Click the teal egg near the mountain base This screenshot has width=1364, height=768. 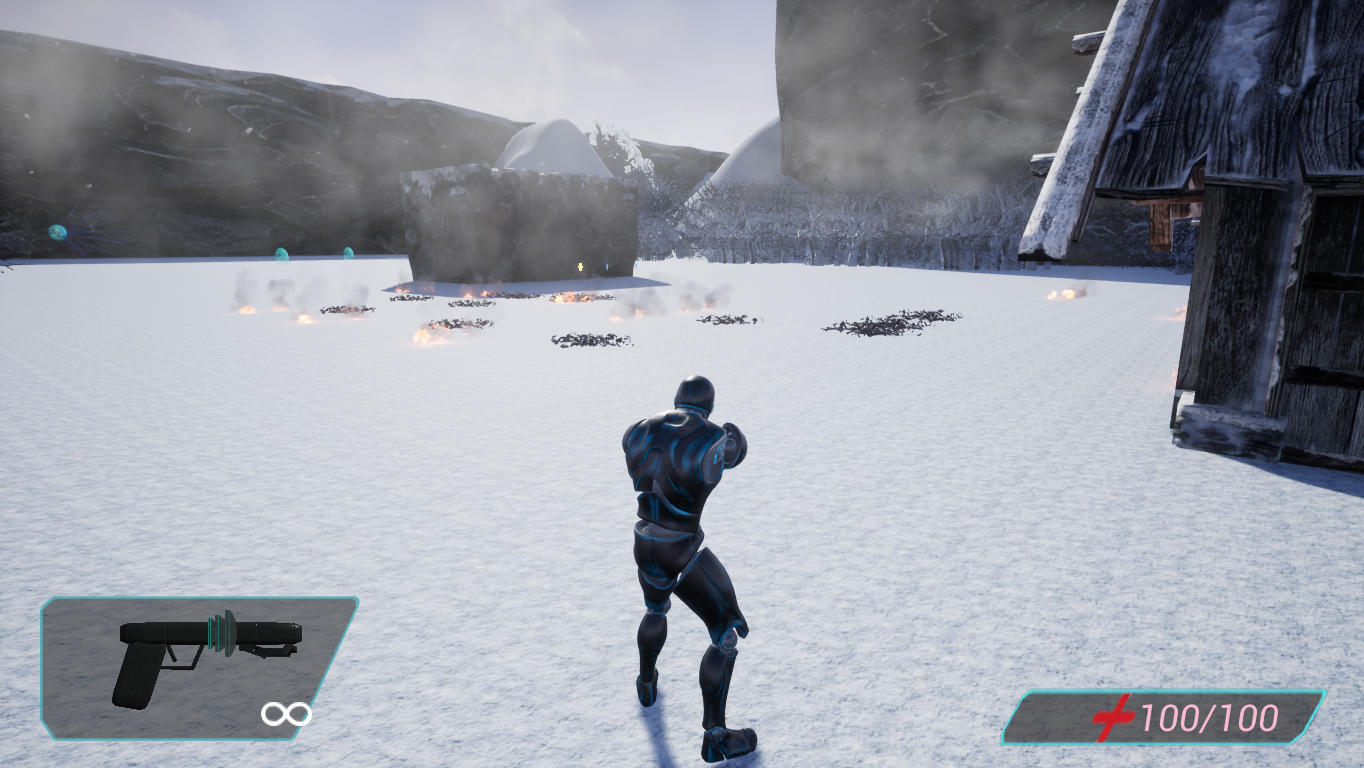(349, 254)
